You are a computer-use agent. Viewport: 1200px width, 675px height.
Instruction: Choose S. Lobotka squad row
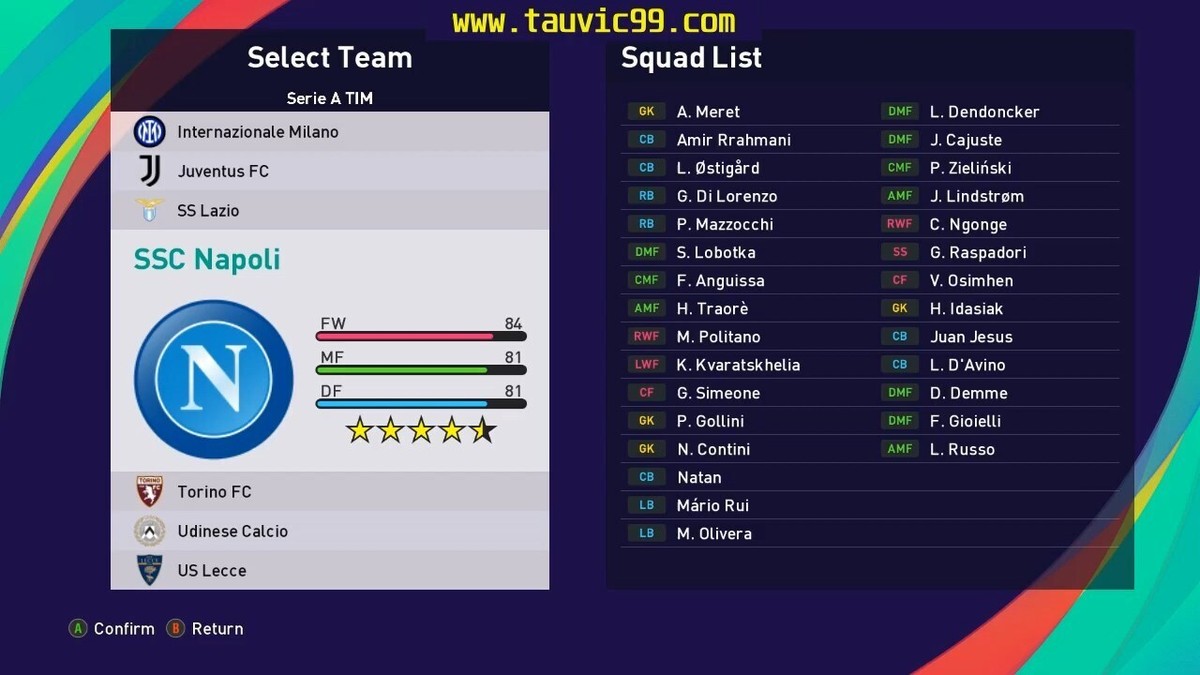(x=716, y=253)
